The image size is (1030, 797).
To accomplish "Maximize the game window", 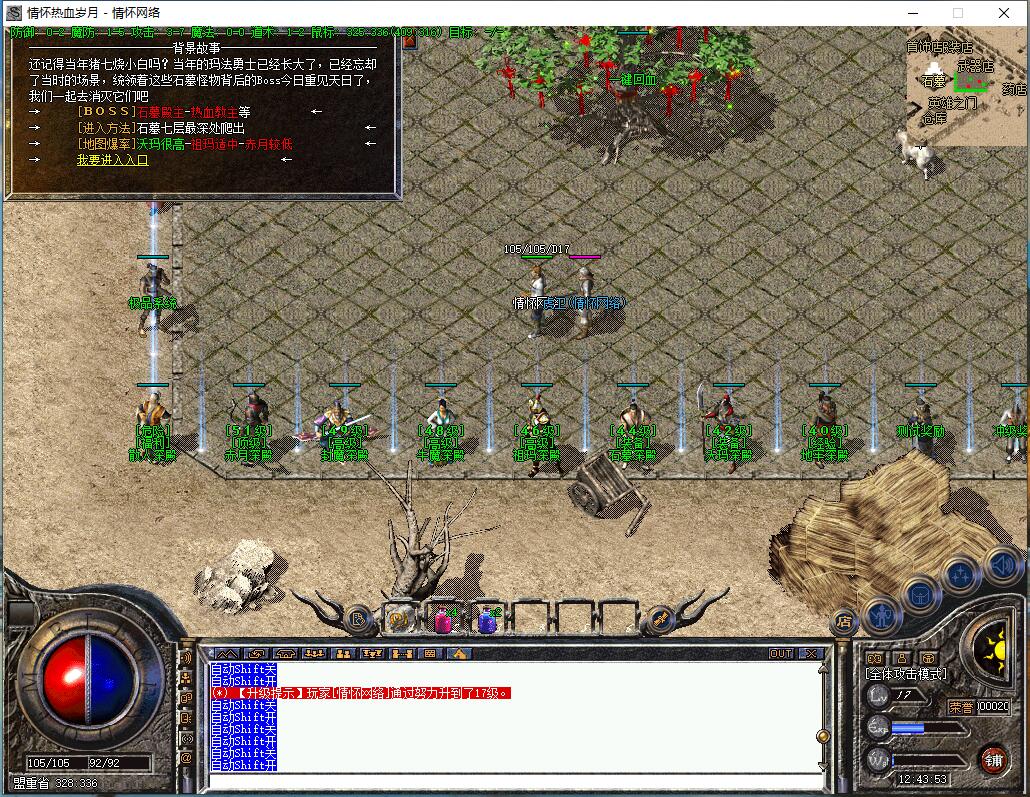I will (958, 13).
